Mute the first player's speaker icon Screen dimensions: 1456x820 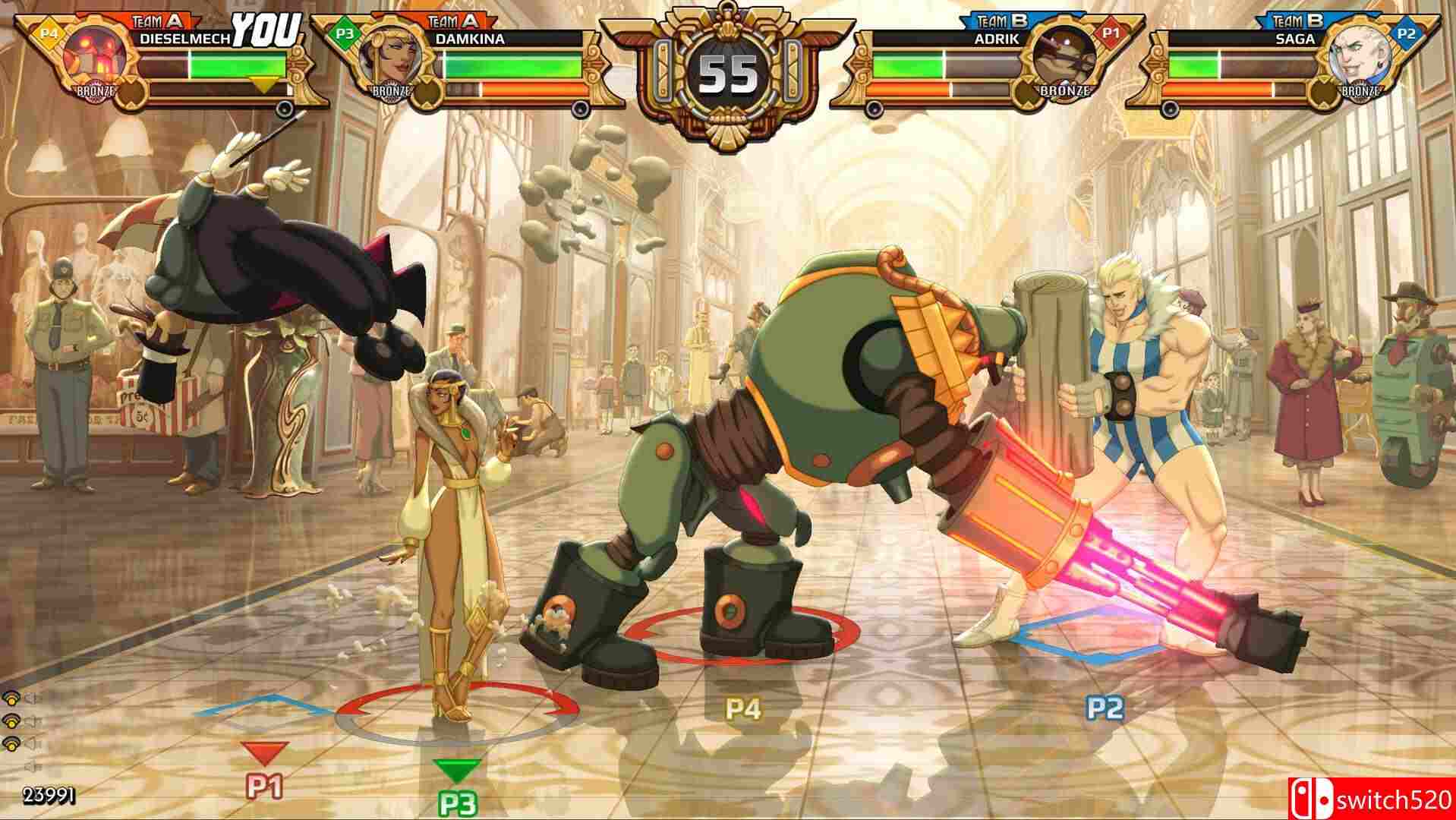tap(30, 699)
